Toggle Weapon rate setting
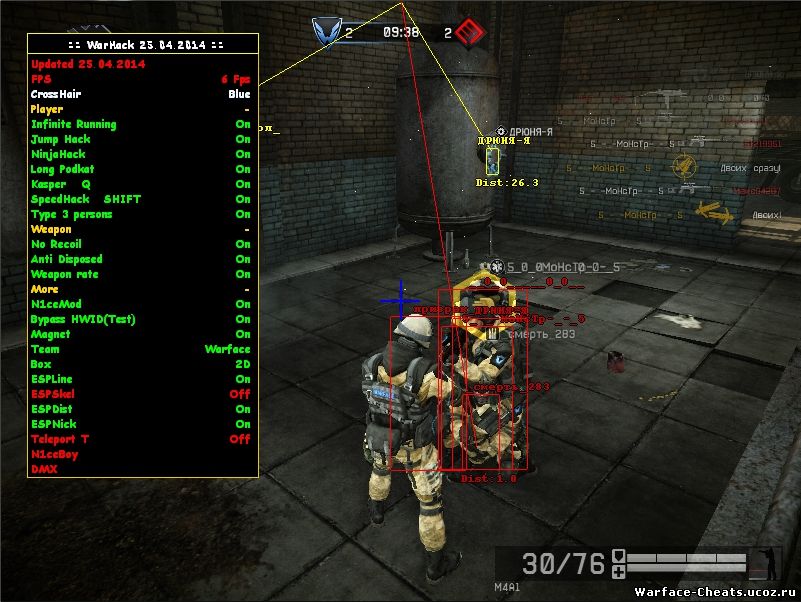Image resolution: width=801 pixels, height=602 pixels. coord(140,274)
